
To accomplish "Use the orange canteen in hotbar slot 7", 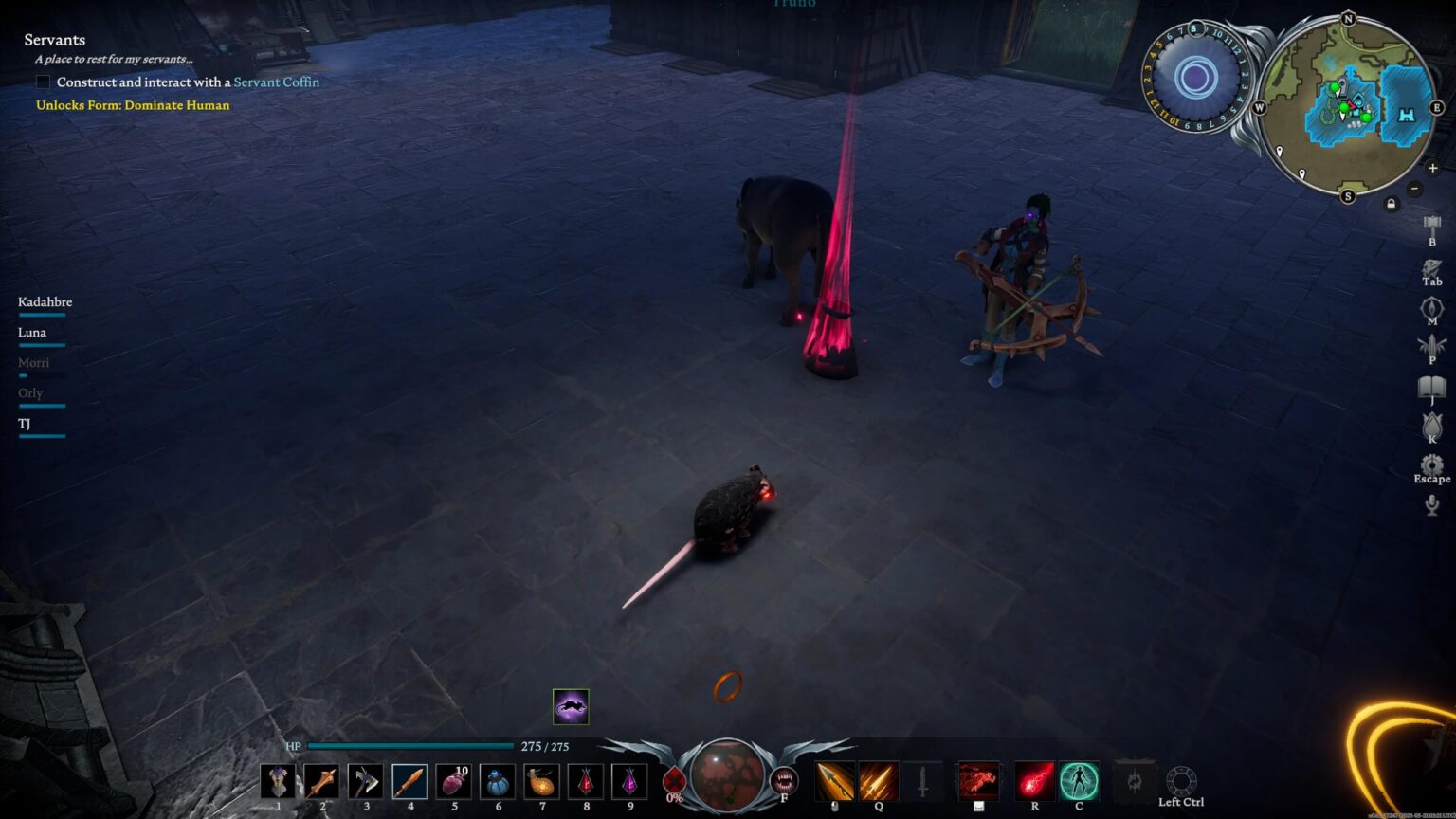I will point(541,781).
